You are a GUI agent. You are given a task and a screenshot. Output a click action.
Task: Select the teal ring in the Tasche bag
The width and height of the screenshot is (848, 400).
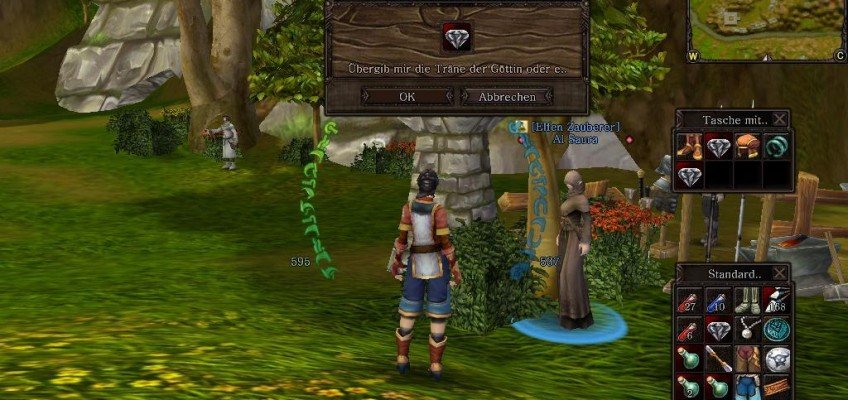(x=776, y=148)
